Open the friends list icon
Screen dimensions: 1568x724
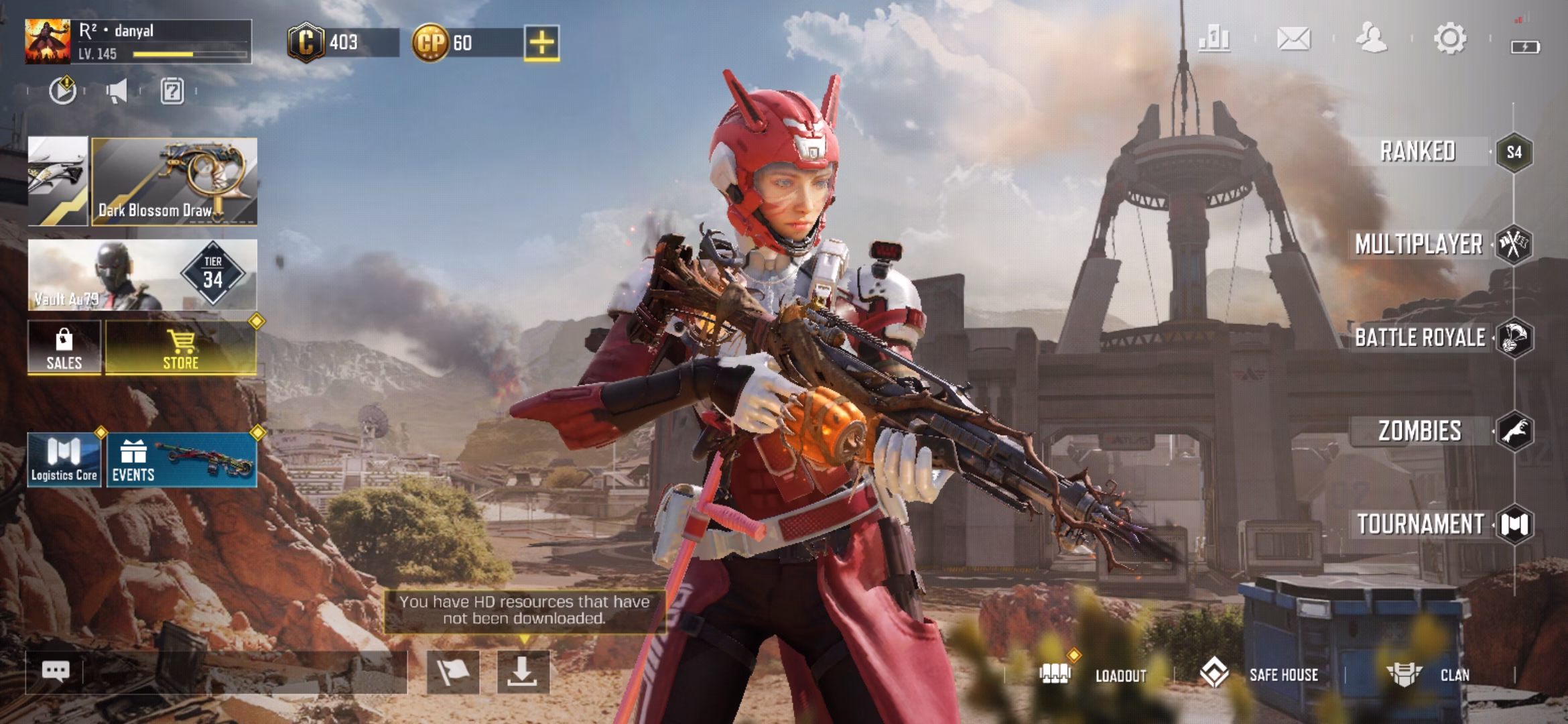tap(1371, 38)
